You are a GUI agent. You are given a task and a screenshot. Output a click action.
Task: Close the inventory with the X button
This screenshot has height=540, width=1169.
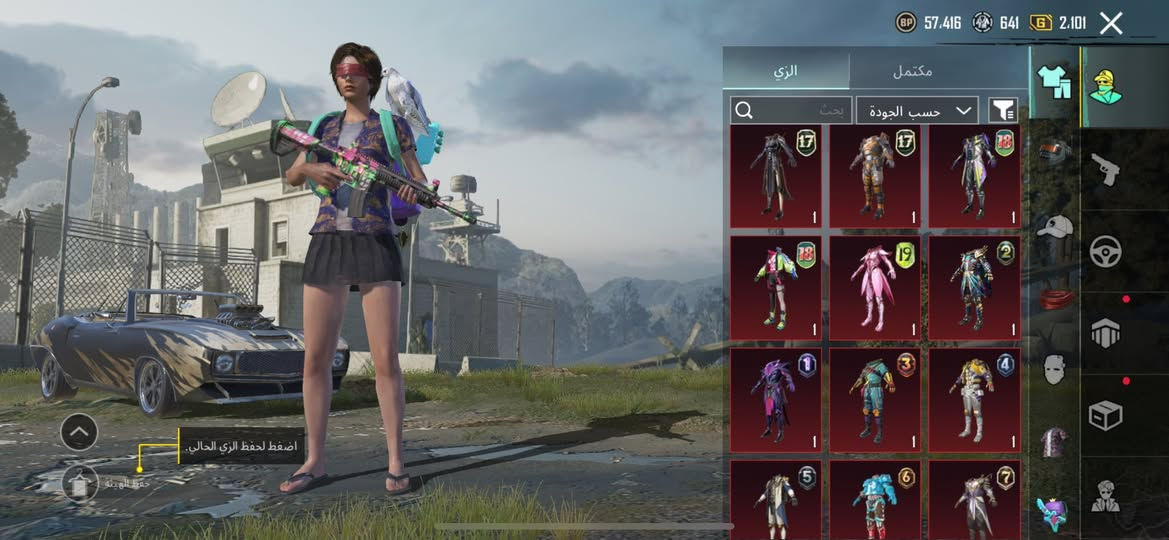point(1111,23)
